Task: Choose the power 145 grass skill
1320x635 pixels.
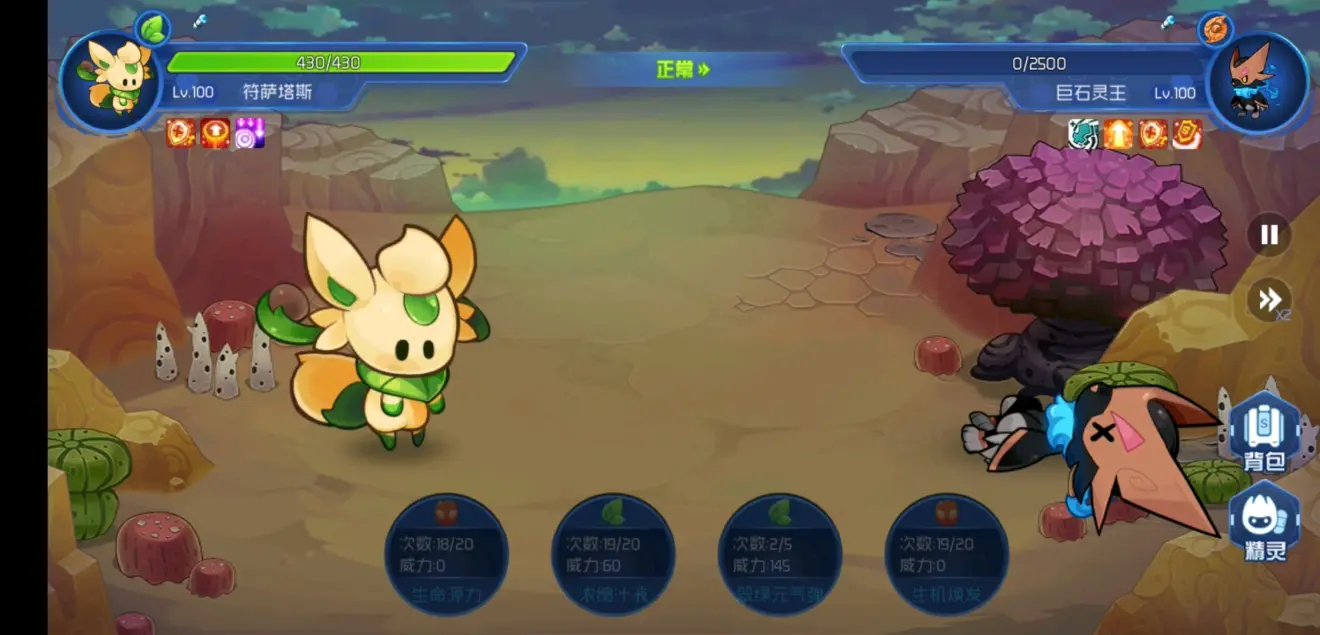Action: click(x=780, y=555)
